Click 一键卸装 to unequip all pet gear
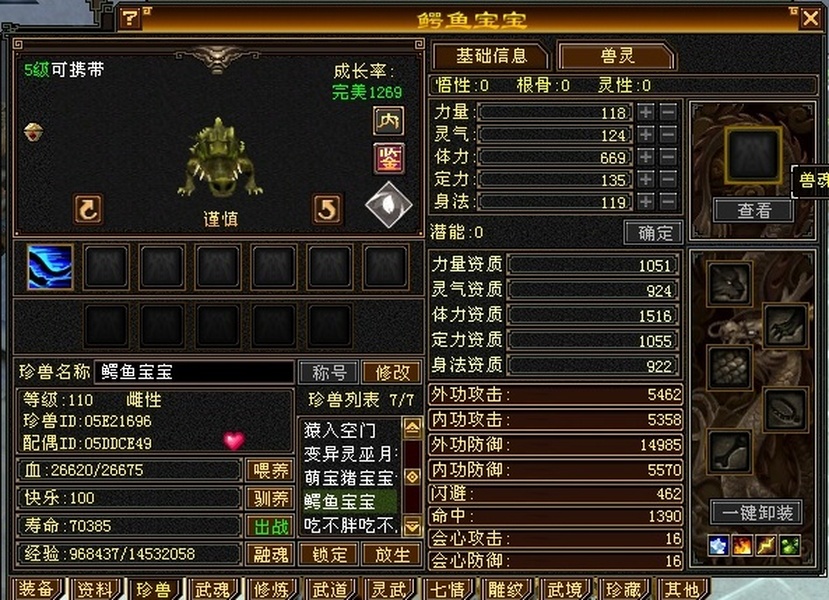This screenshot has height=600, width=829. 756,512
